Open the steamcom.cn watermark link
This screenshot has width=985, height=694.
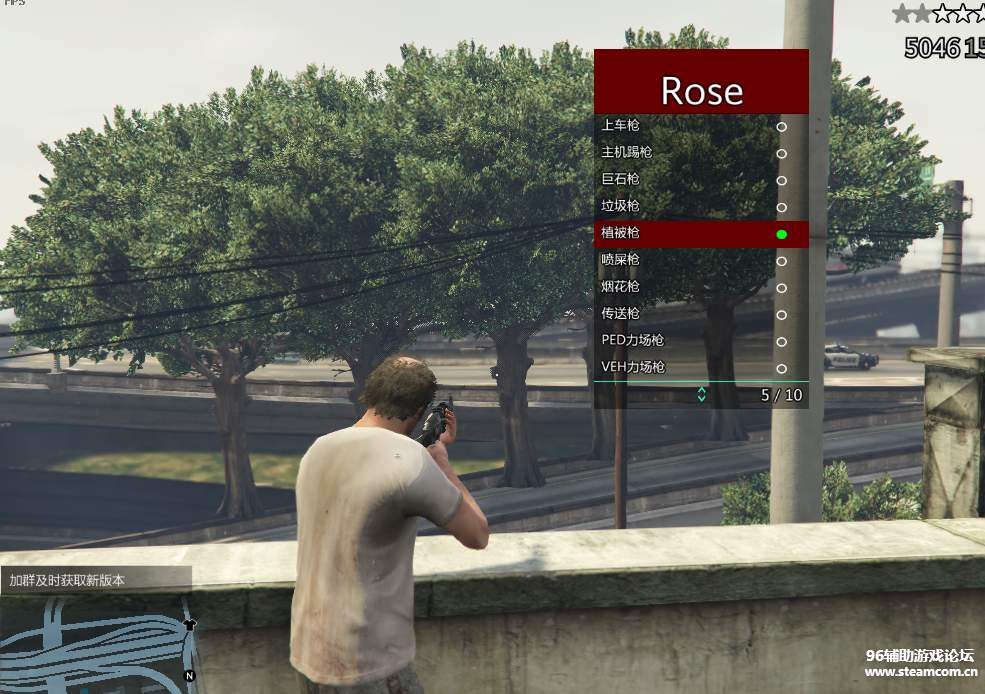point(920,672)
